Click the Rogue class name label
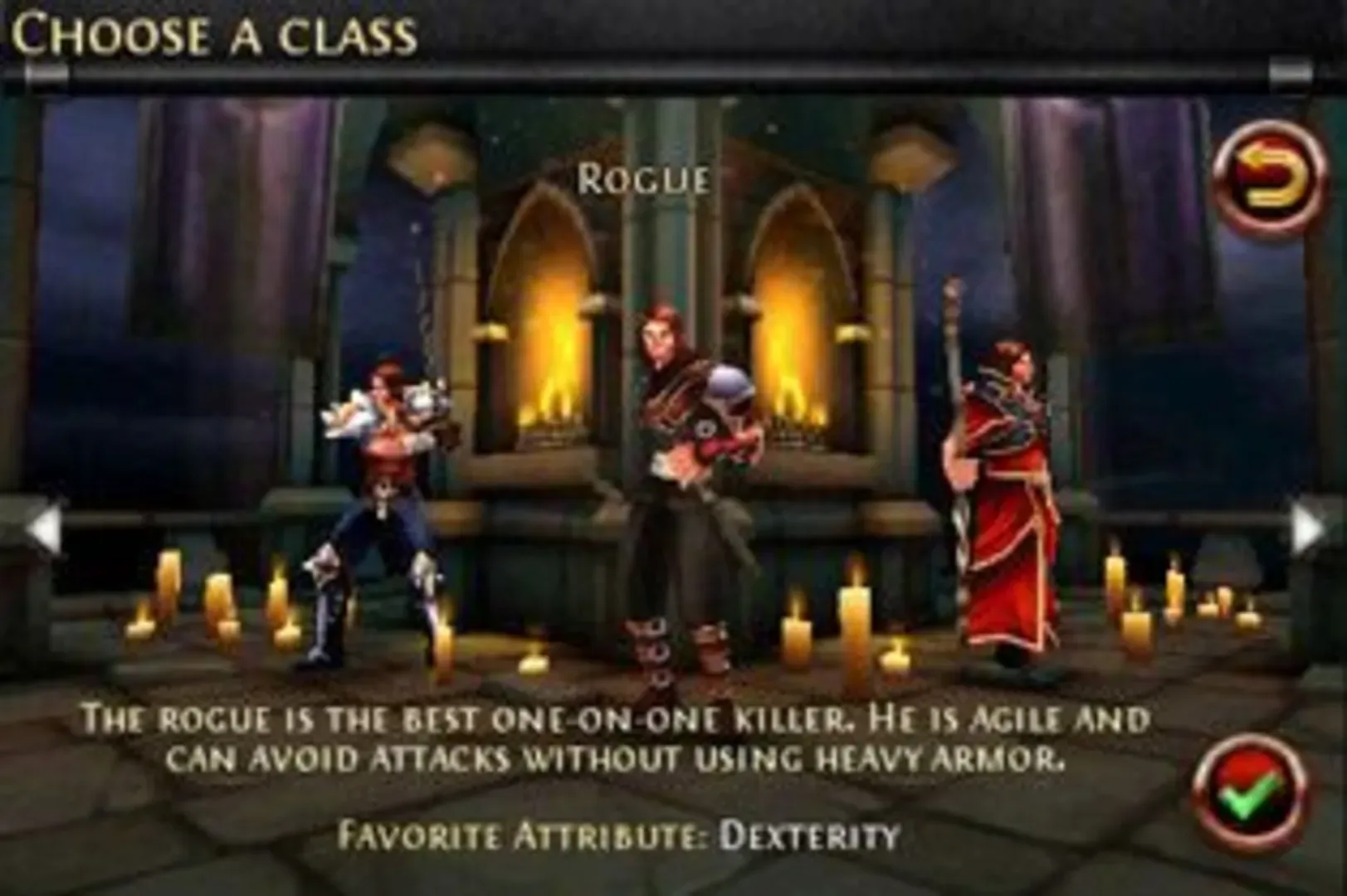 tap(643, 177)
